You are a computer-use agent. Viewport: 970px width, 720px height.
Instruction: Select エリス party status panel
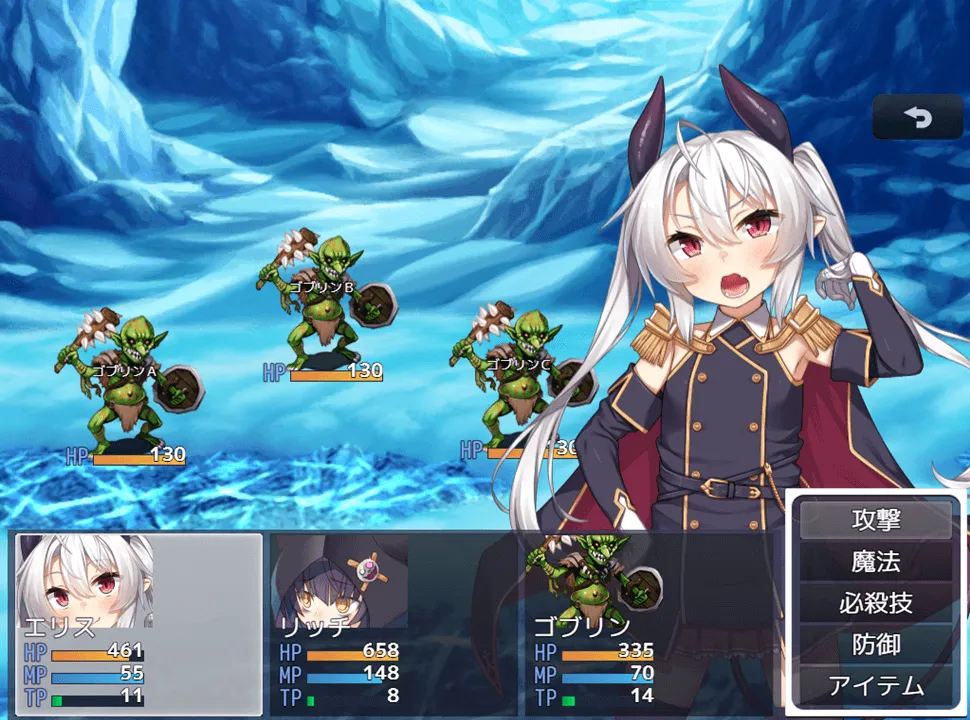coord(139,624)
